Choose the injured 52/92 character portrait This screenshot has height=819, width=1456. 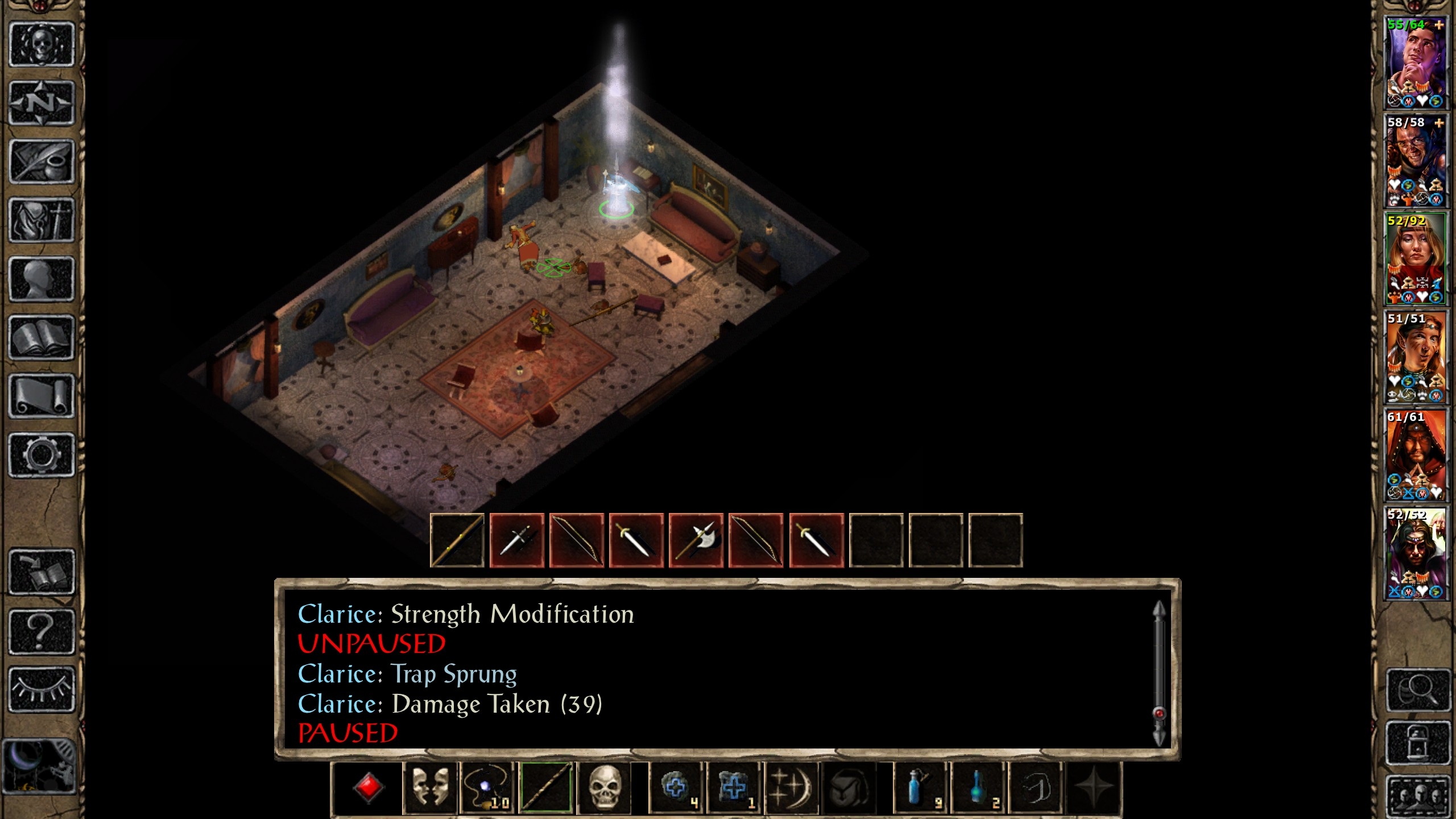click(x=1415, y=259)
